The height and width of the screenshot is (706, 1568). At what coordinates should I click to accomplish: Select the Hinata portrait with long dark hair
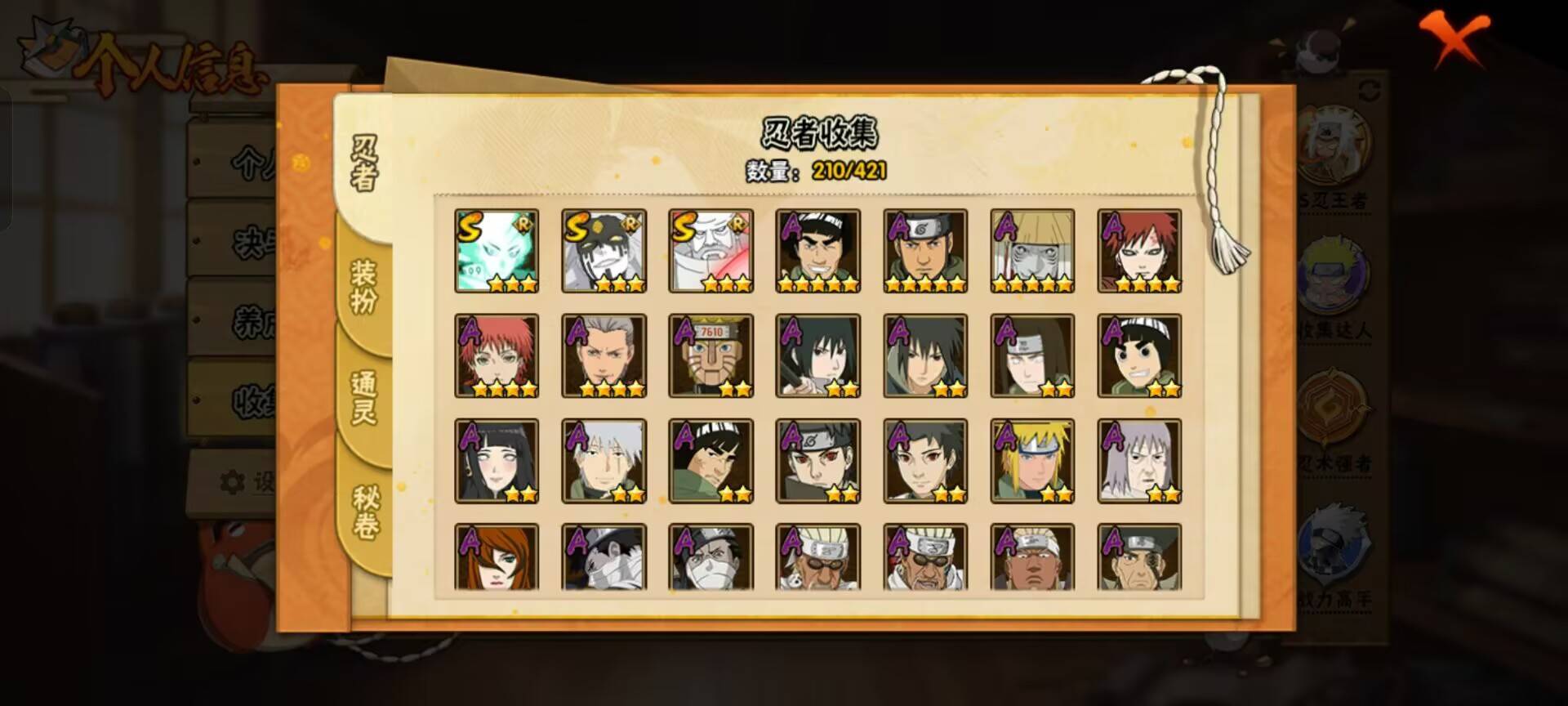[x=497, y=461]
